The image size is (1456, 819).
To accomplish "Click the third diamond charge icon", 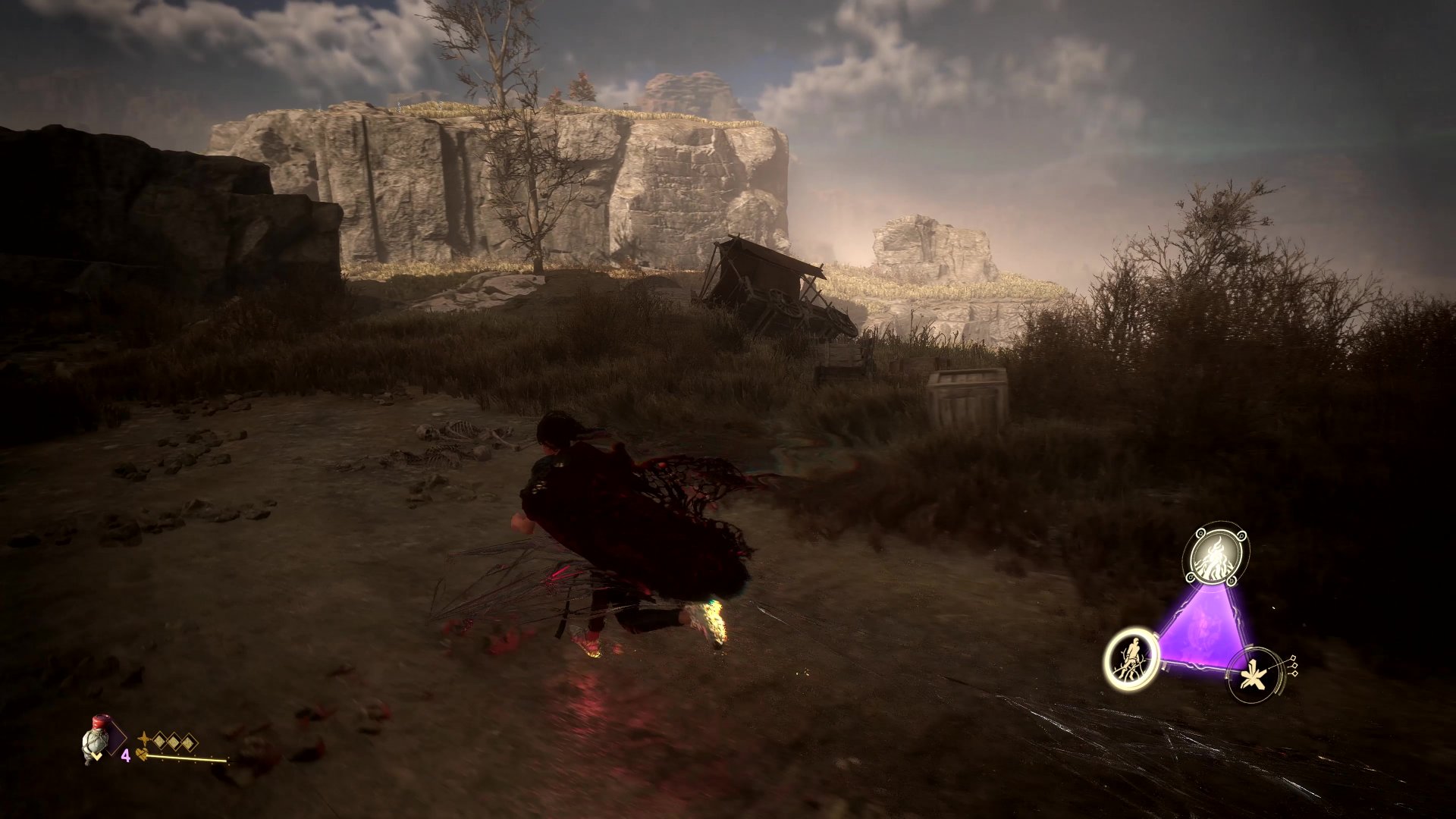I will click(187, 742).
